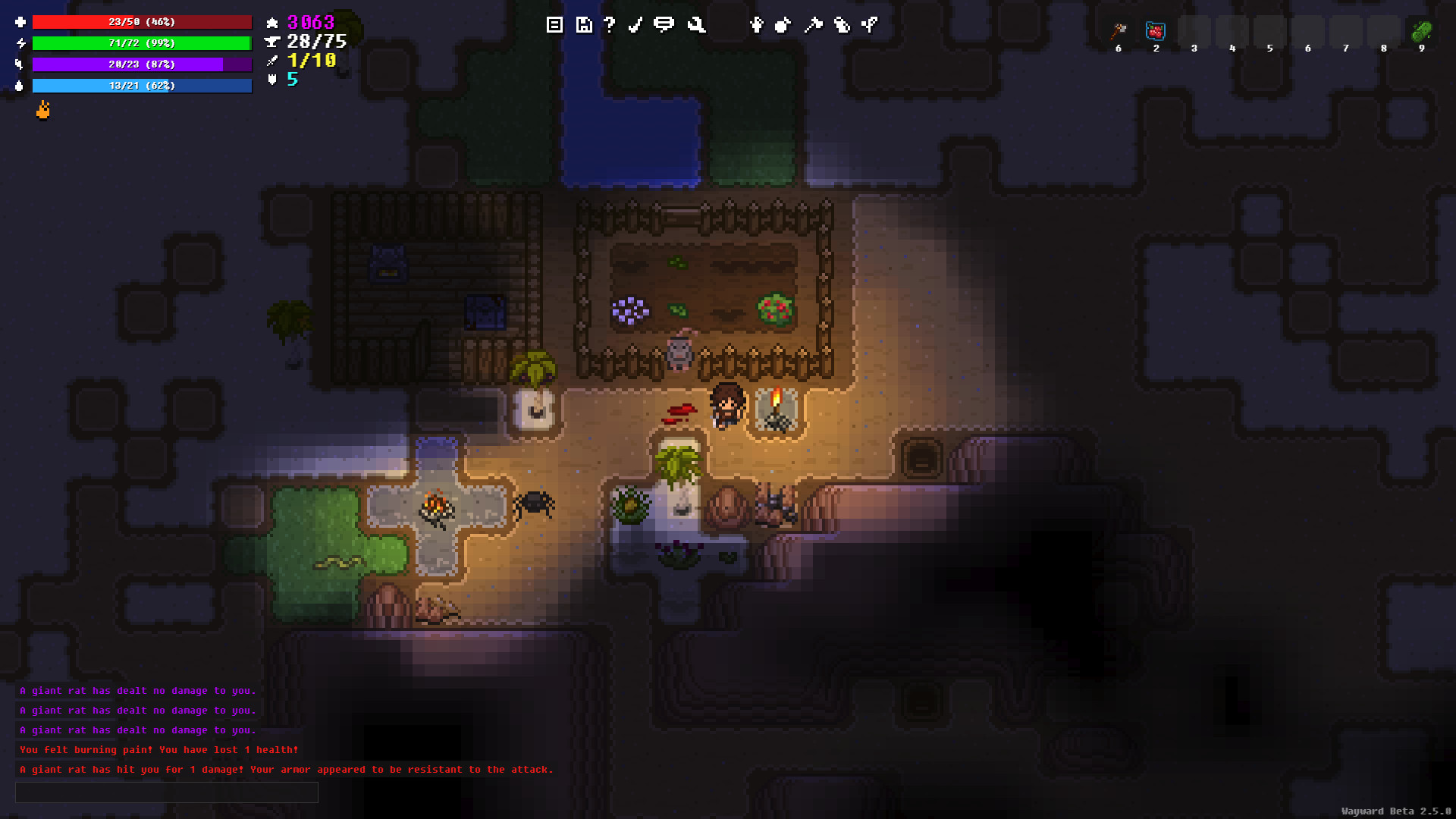Open the list-style main menu icon

tap(554, 25)
